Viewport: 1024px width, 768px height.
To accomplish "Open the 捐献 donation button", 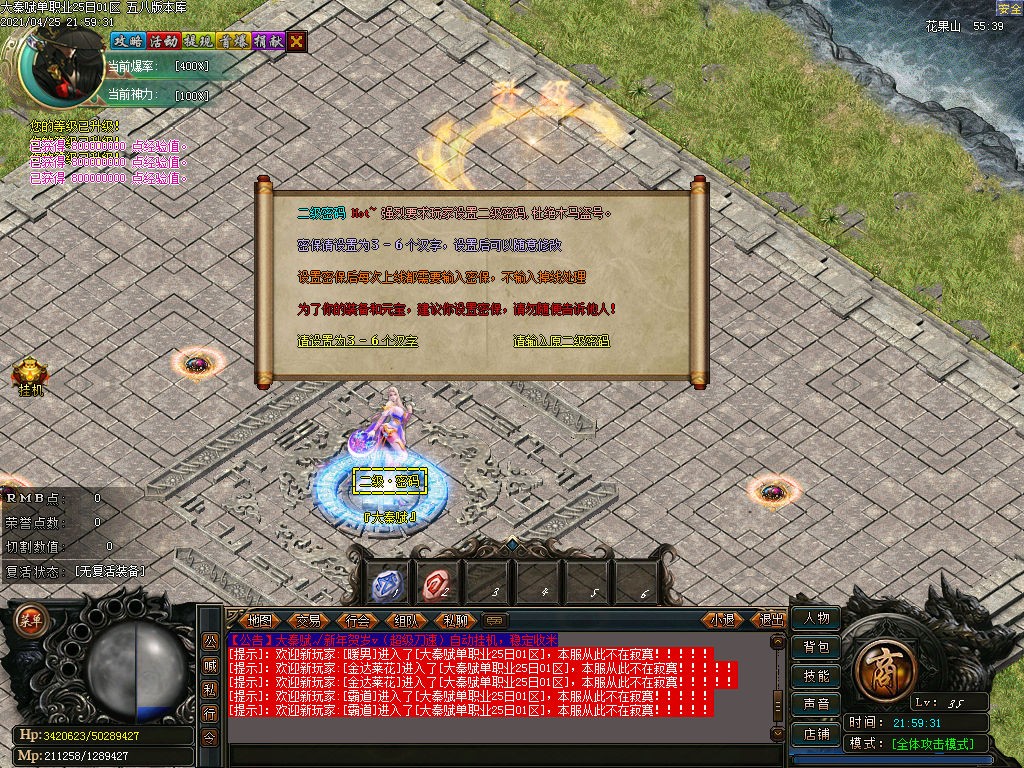I will (x=267, y=41).
